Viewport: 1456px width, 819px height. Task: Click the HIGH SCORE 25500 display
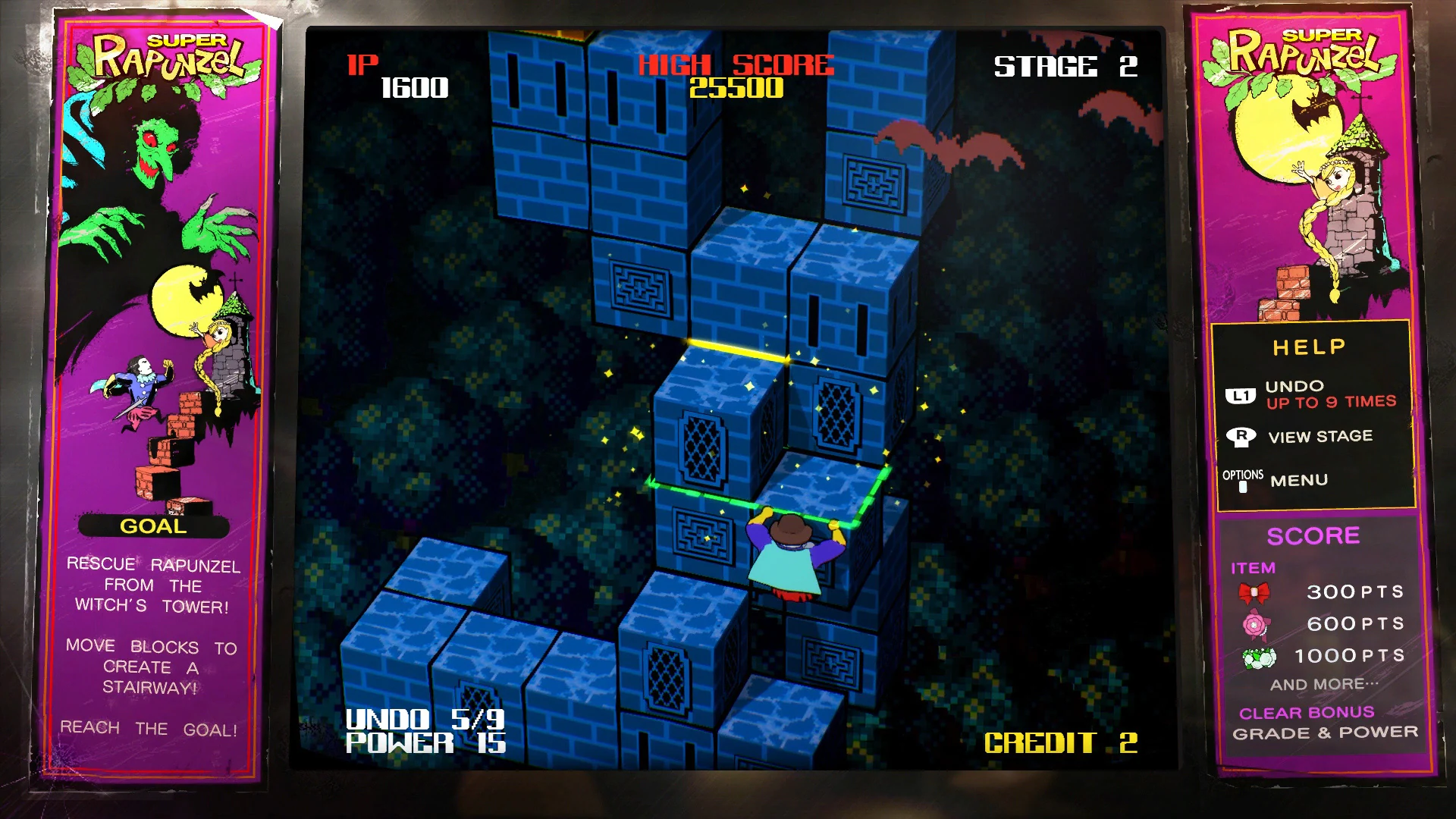(x=735, y=76)
